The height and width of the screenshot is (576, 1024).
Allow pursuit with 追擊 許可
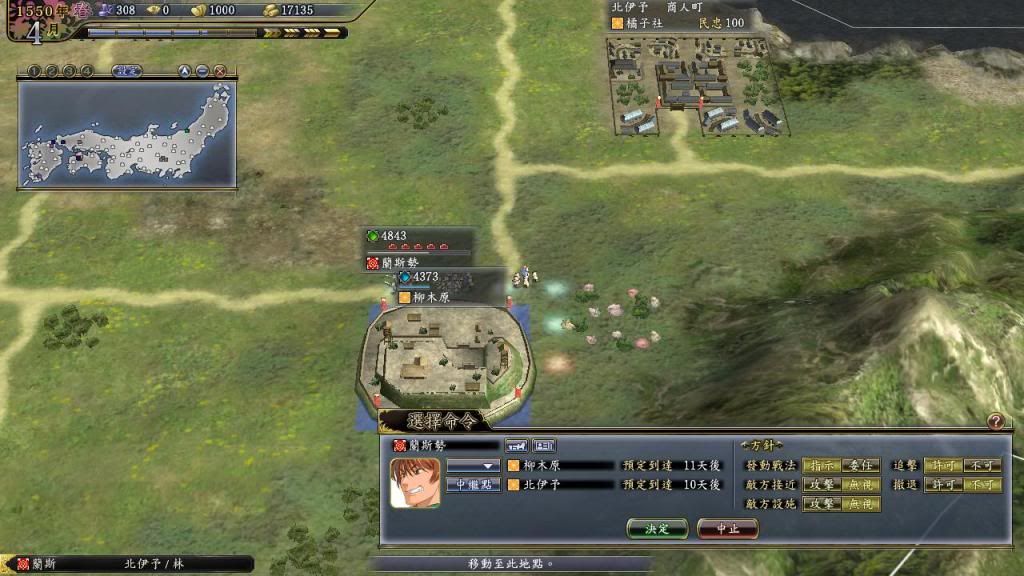941,466
